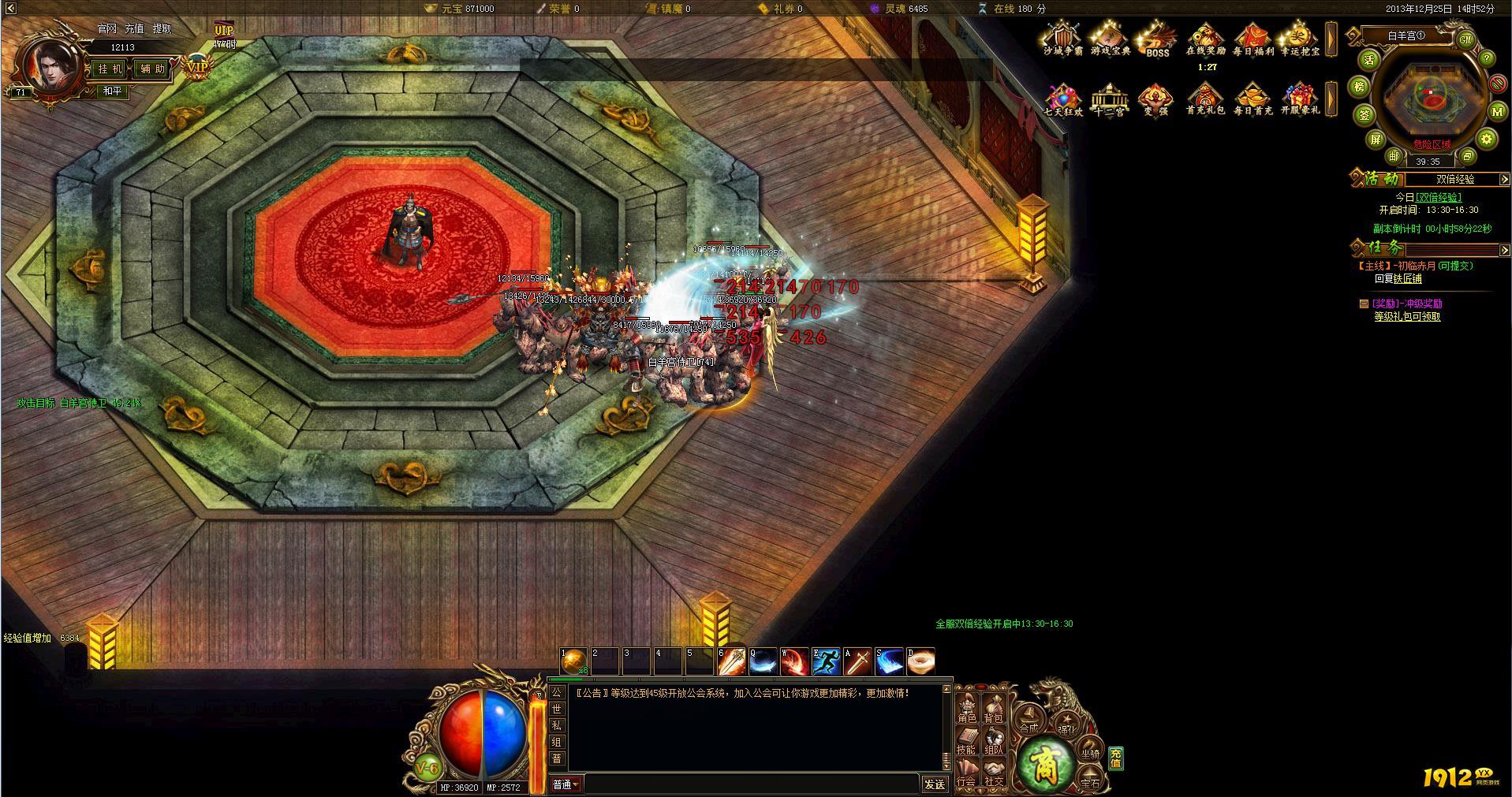
Task: Activate the running-man dash skill
Action: pyautogui.click(x=826, y=661)
